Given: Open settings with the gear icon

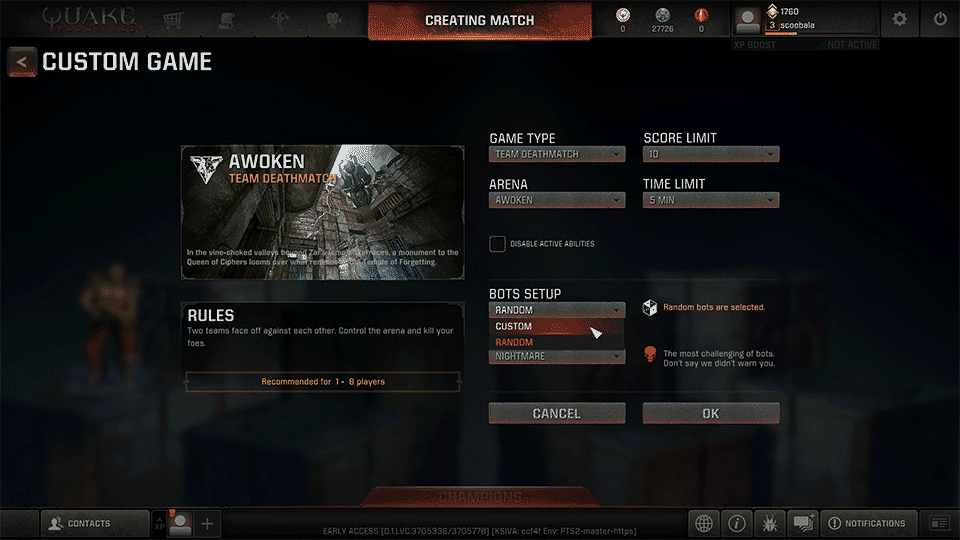Looking at the screenshot, I should tap(900, 19).
